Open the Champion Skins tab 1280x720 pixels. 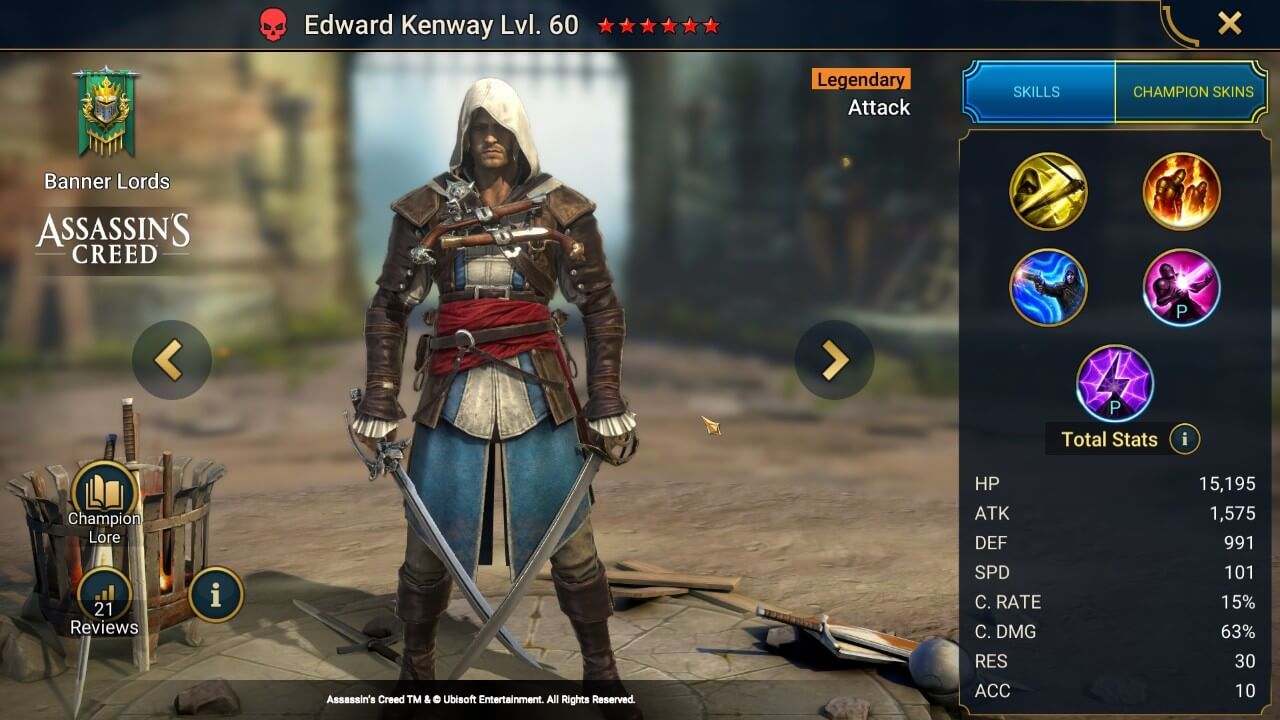point(1192,91)
